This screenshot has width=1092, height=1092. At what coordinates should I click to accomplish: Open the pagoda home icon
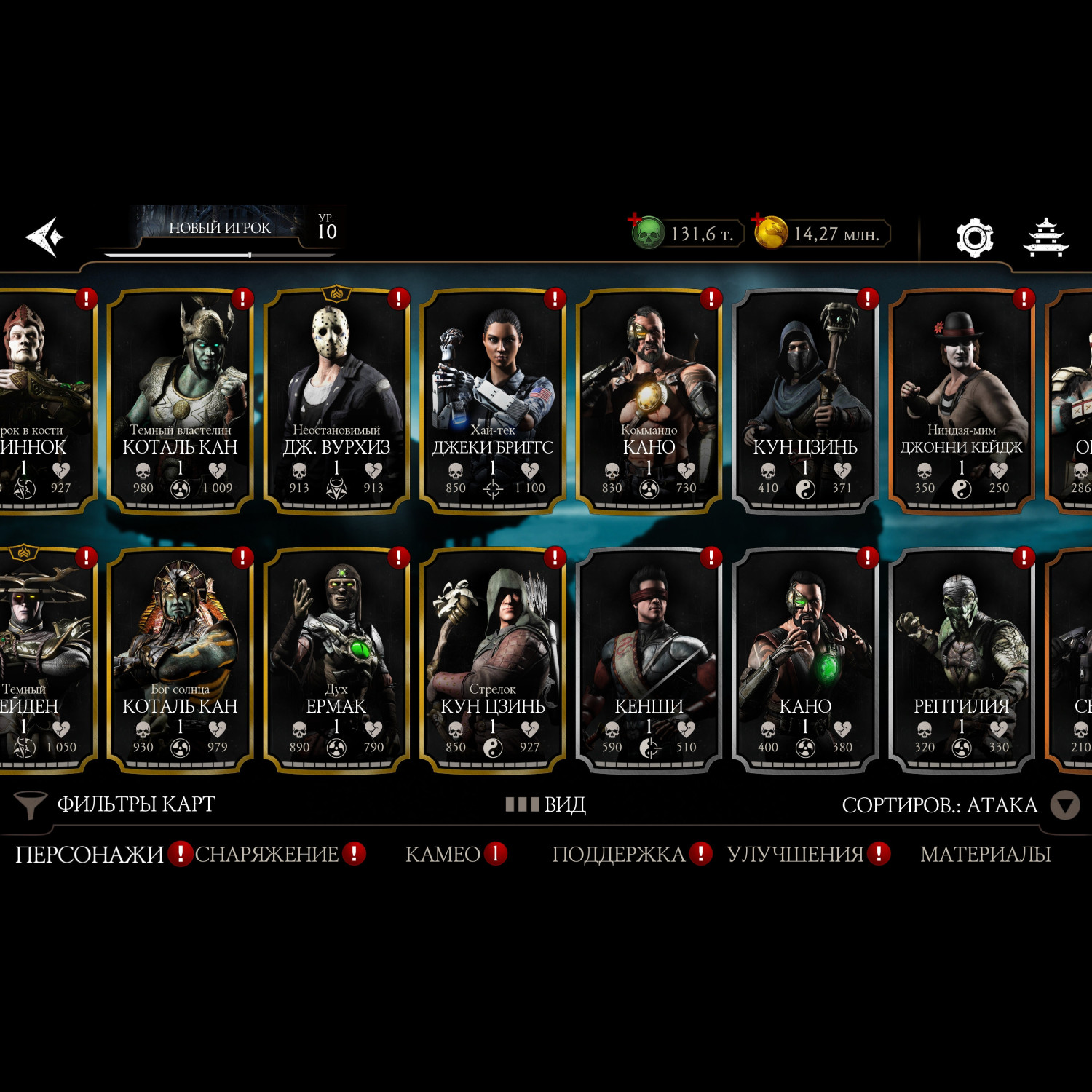pos(1045,237)
